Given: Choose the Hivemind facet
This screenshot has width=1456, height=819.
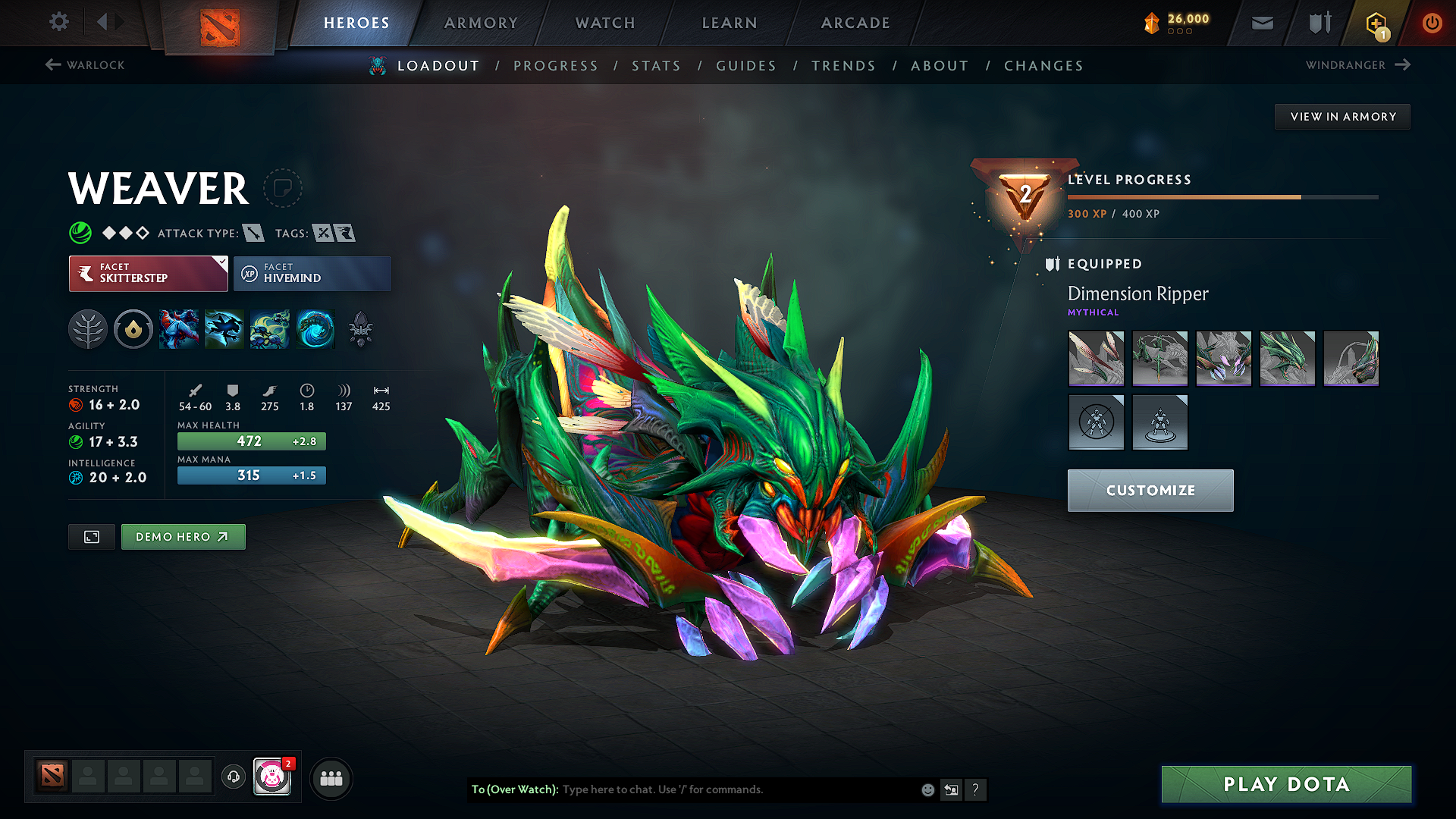Looking at the screenshot, I should [312, 274].
